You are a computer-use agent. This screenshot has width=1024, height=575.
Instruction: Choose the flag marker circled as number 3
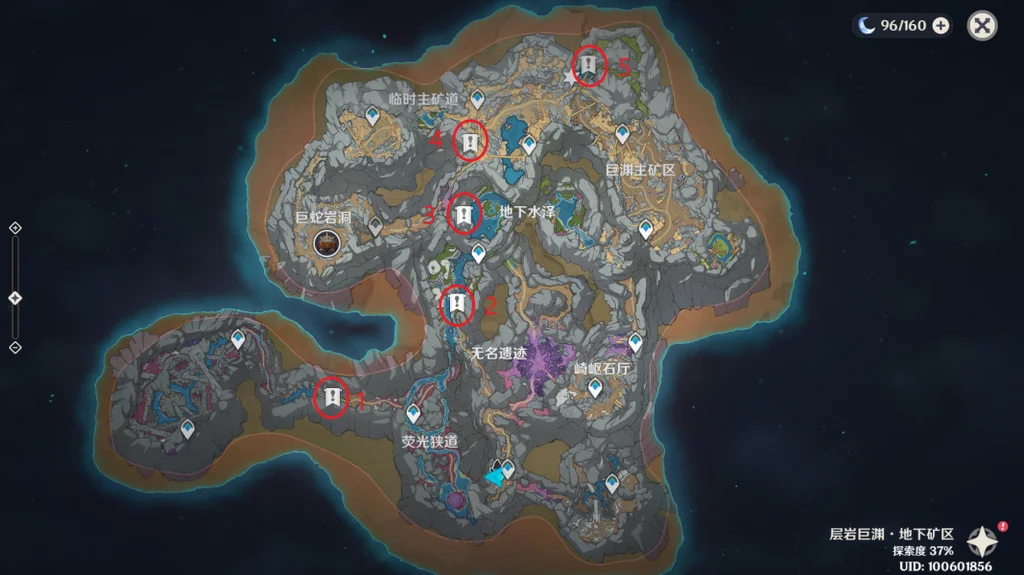point(463,214)
